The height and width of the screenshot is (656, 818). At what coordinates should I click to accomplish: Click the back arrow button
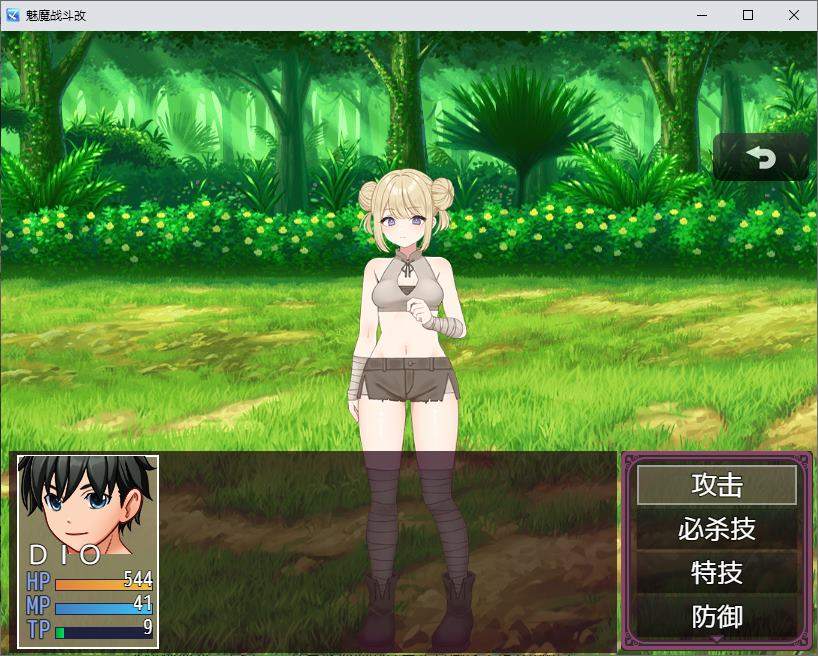click(761, 157)
